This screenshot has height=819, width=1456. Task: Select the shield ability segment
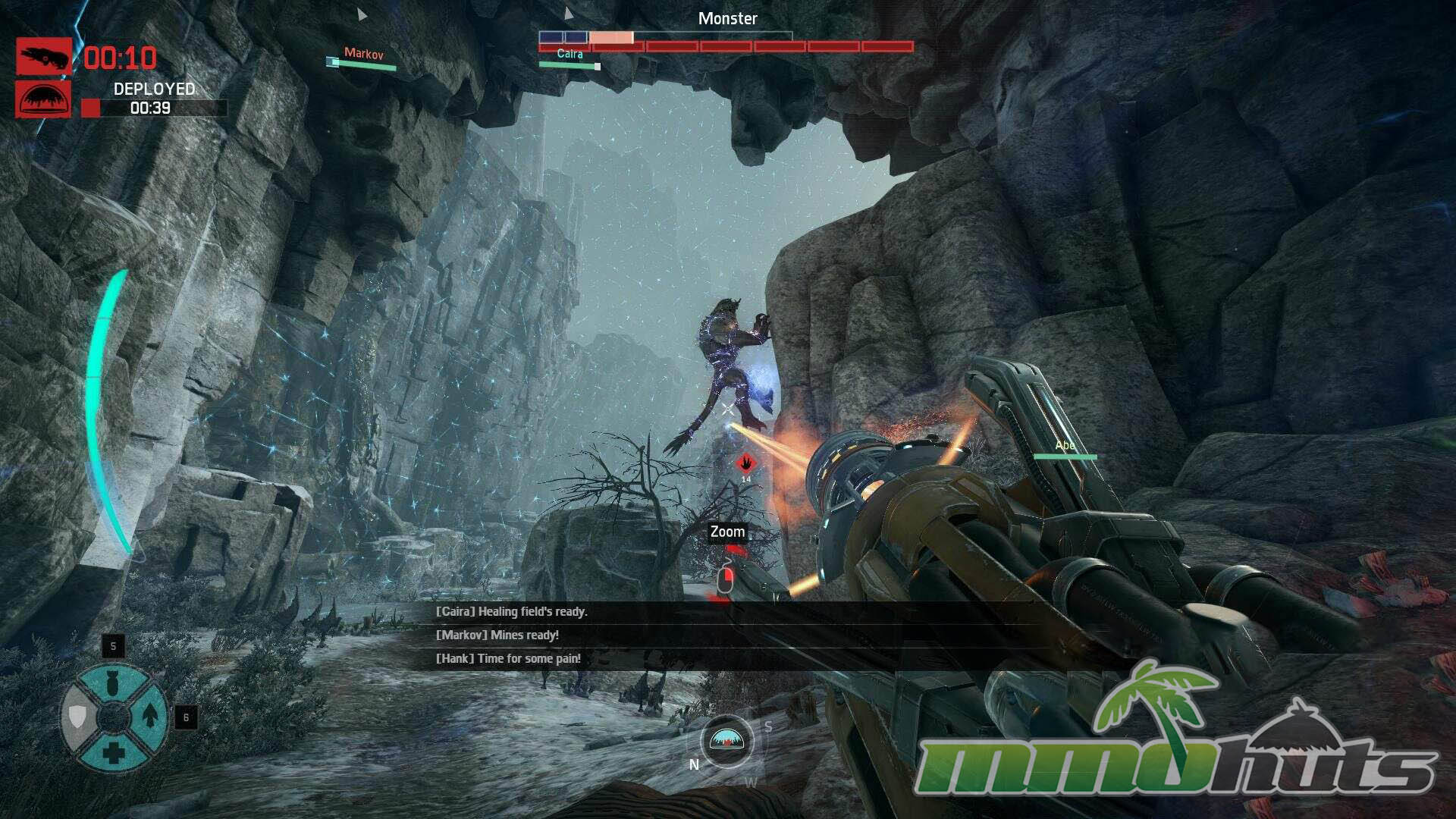77,716
